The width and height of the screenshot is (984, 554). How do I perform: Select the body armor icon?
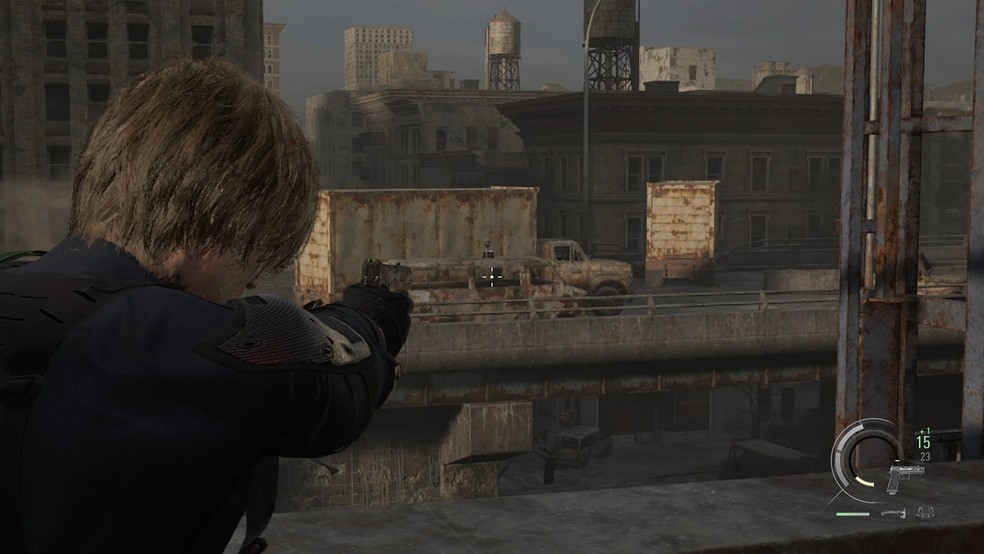tap(925, 512)
